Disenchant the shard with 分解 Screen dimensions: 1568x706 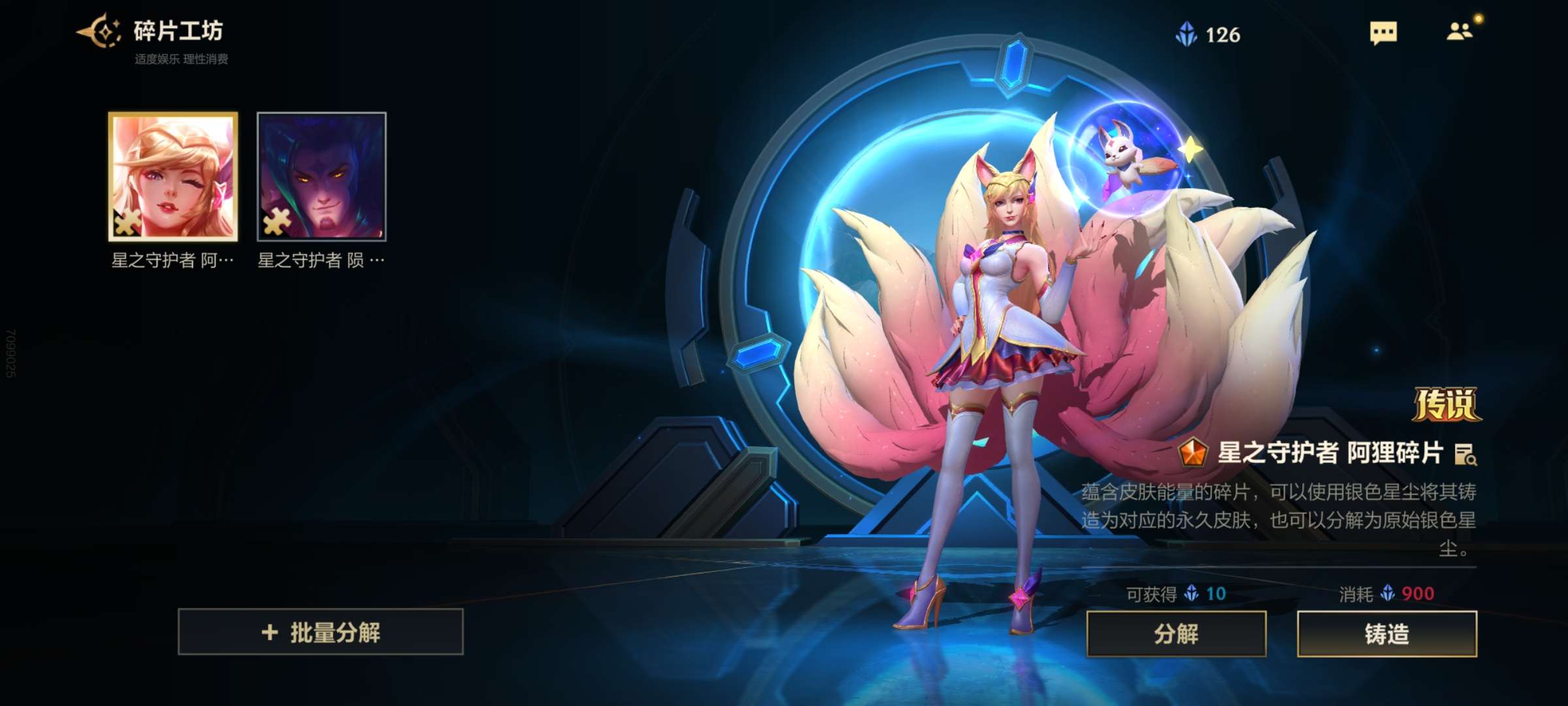coord(1176,634)
